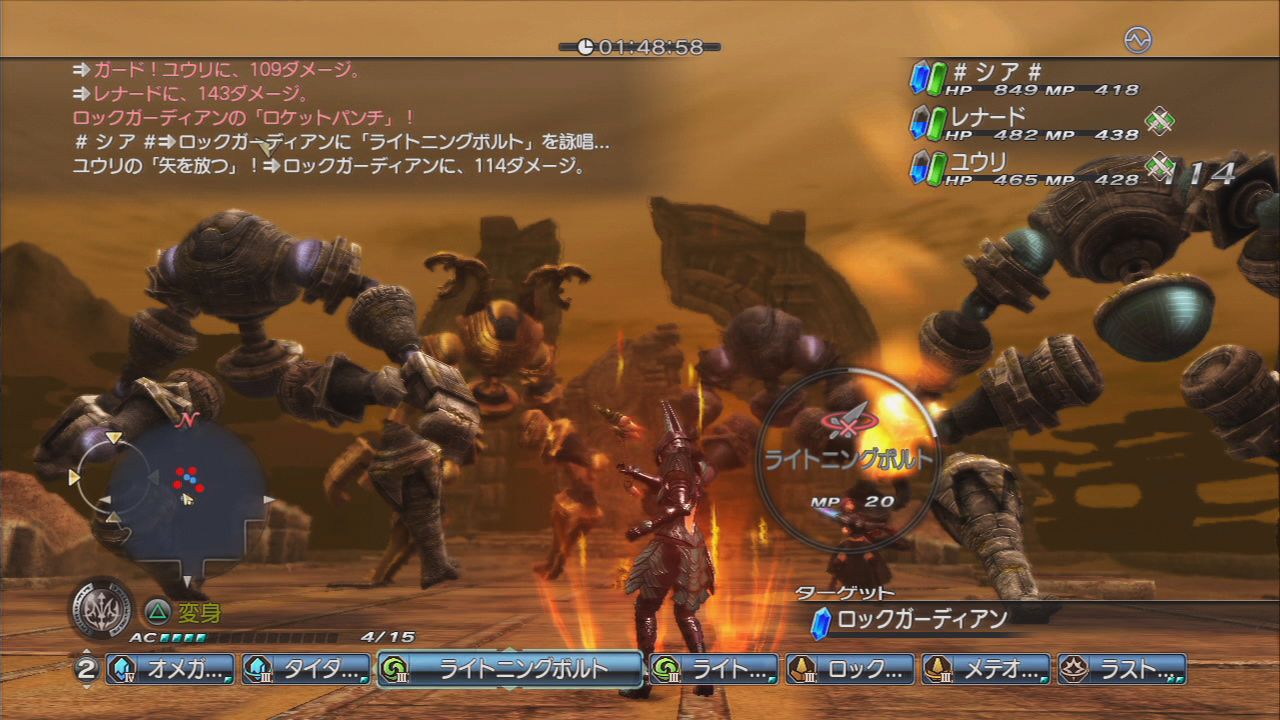1280x720 pixels.
Task: Select party member ユウリ in party list
Action: (1025, 168)
